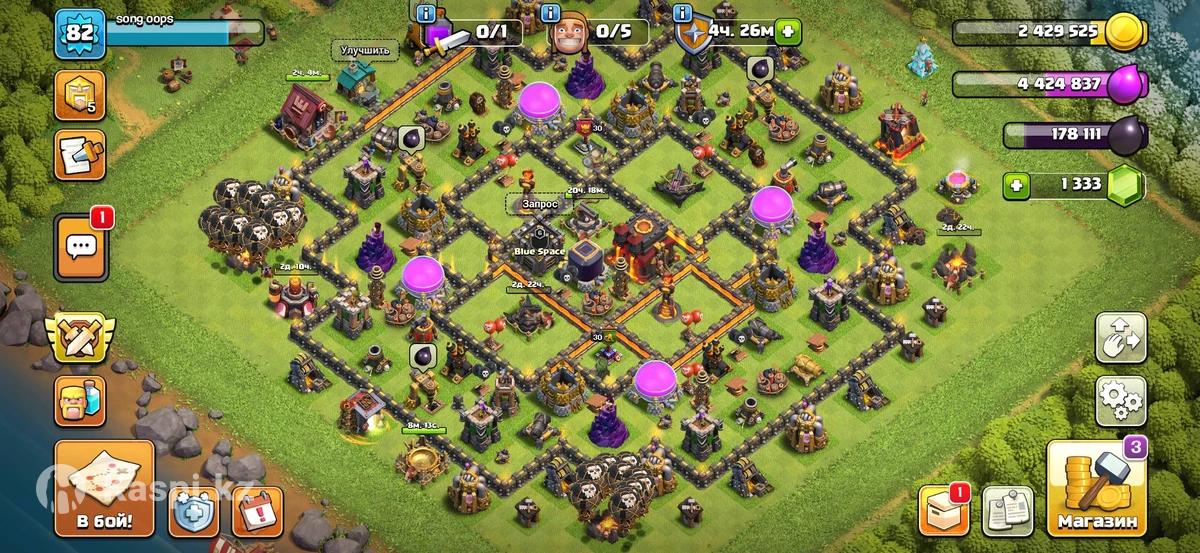The image size is (1200, 553).
Task: Open the pinned notes news button
Action: [1006, 512]
